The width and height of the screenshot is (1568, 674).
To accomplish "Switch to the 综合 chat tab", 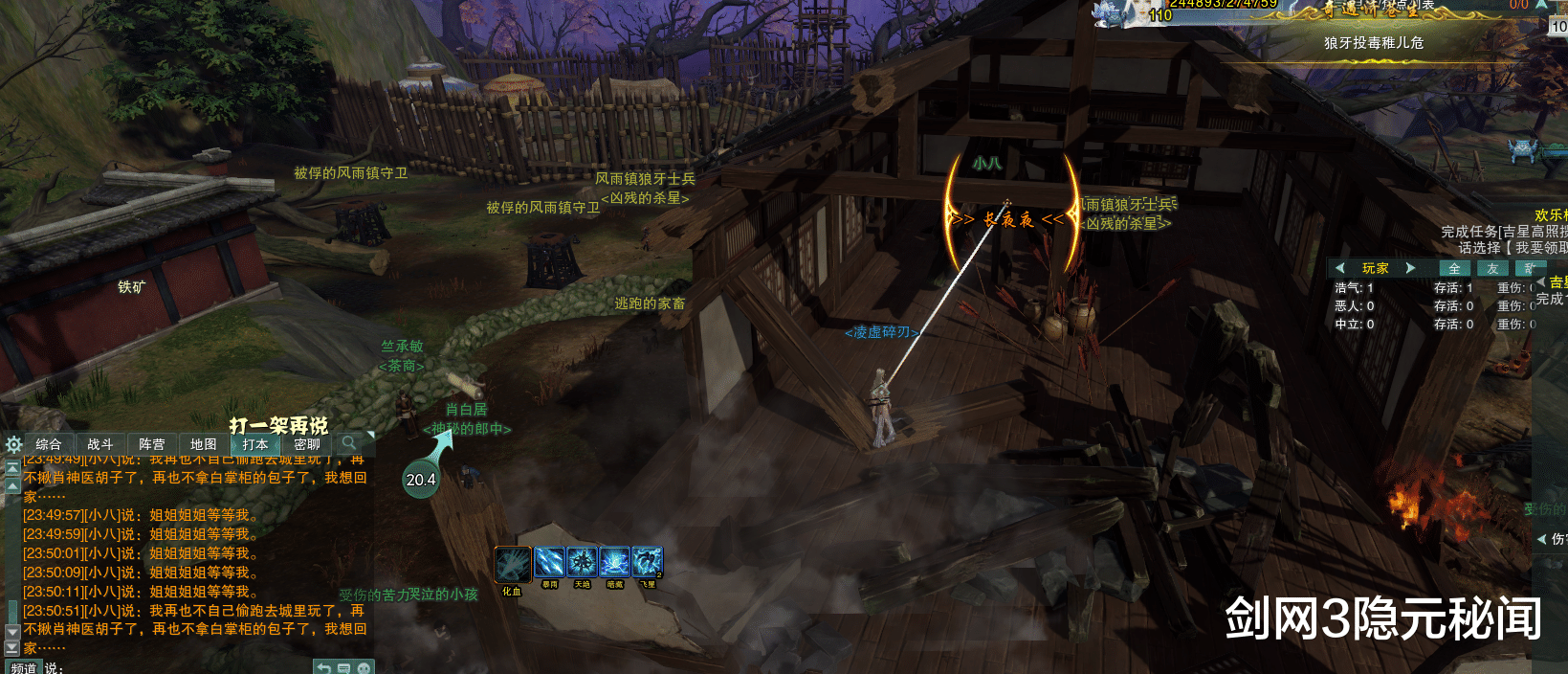I will [48, 444].
